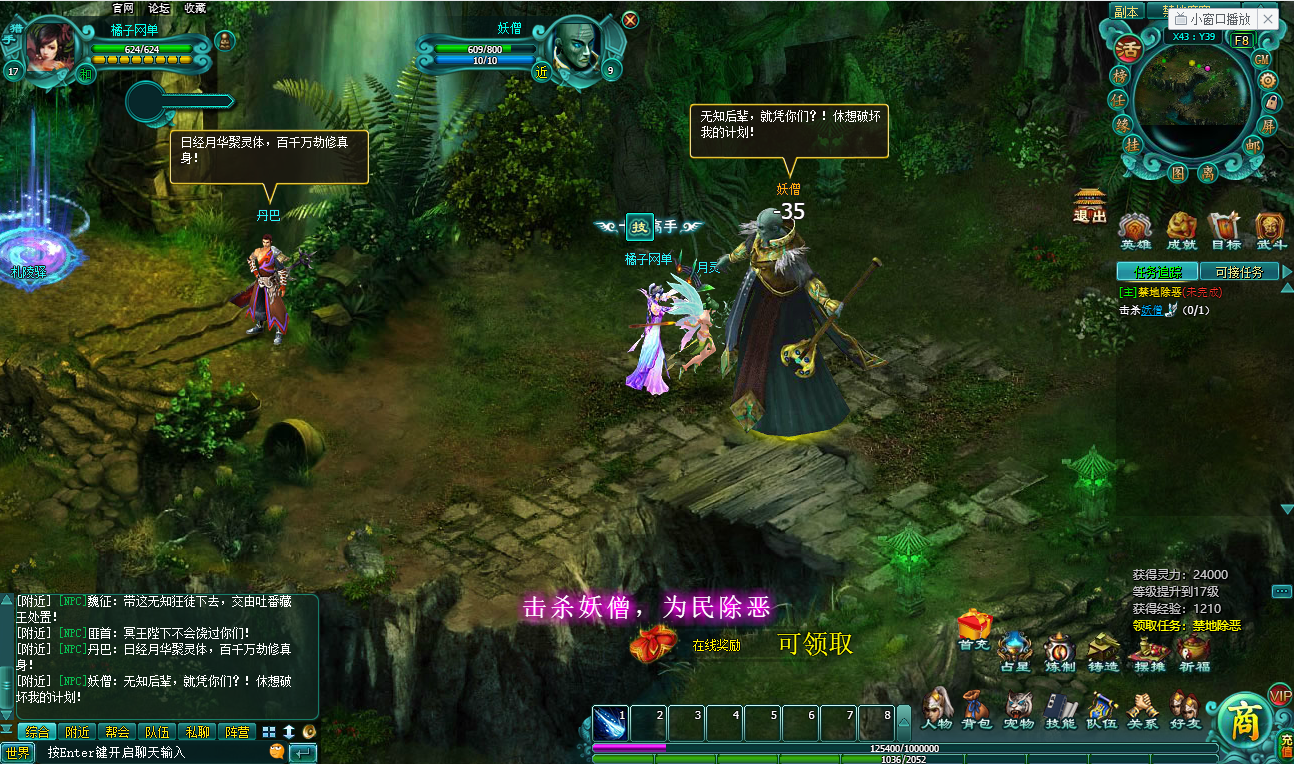
Task: Claim the 在线奖励 online reward gift
Action: point(652,643)
